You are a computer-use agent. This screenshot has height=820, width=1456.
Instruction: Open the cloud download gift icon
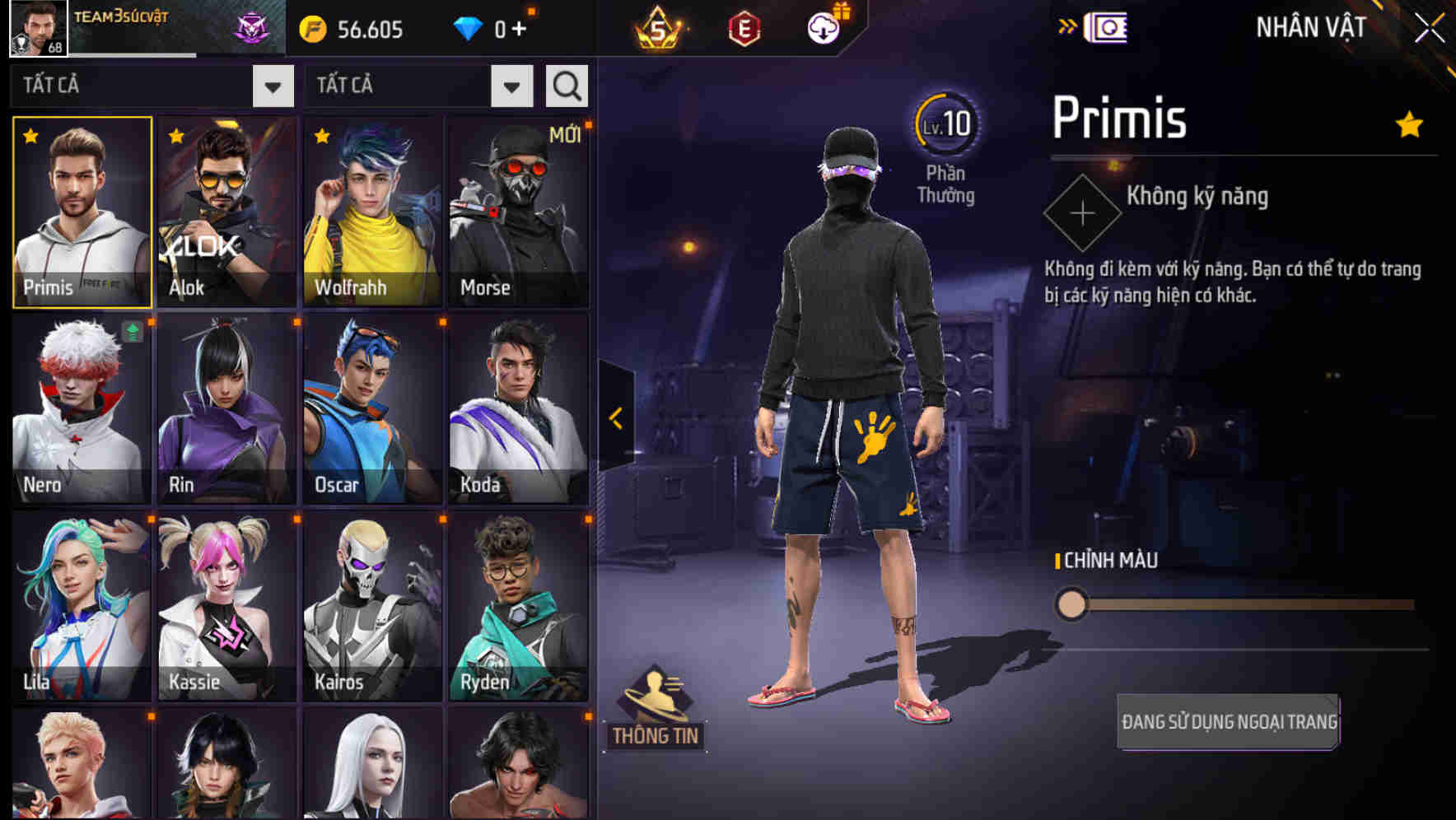pos(824,27)
